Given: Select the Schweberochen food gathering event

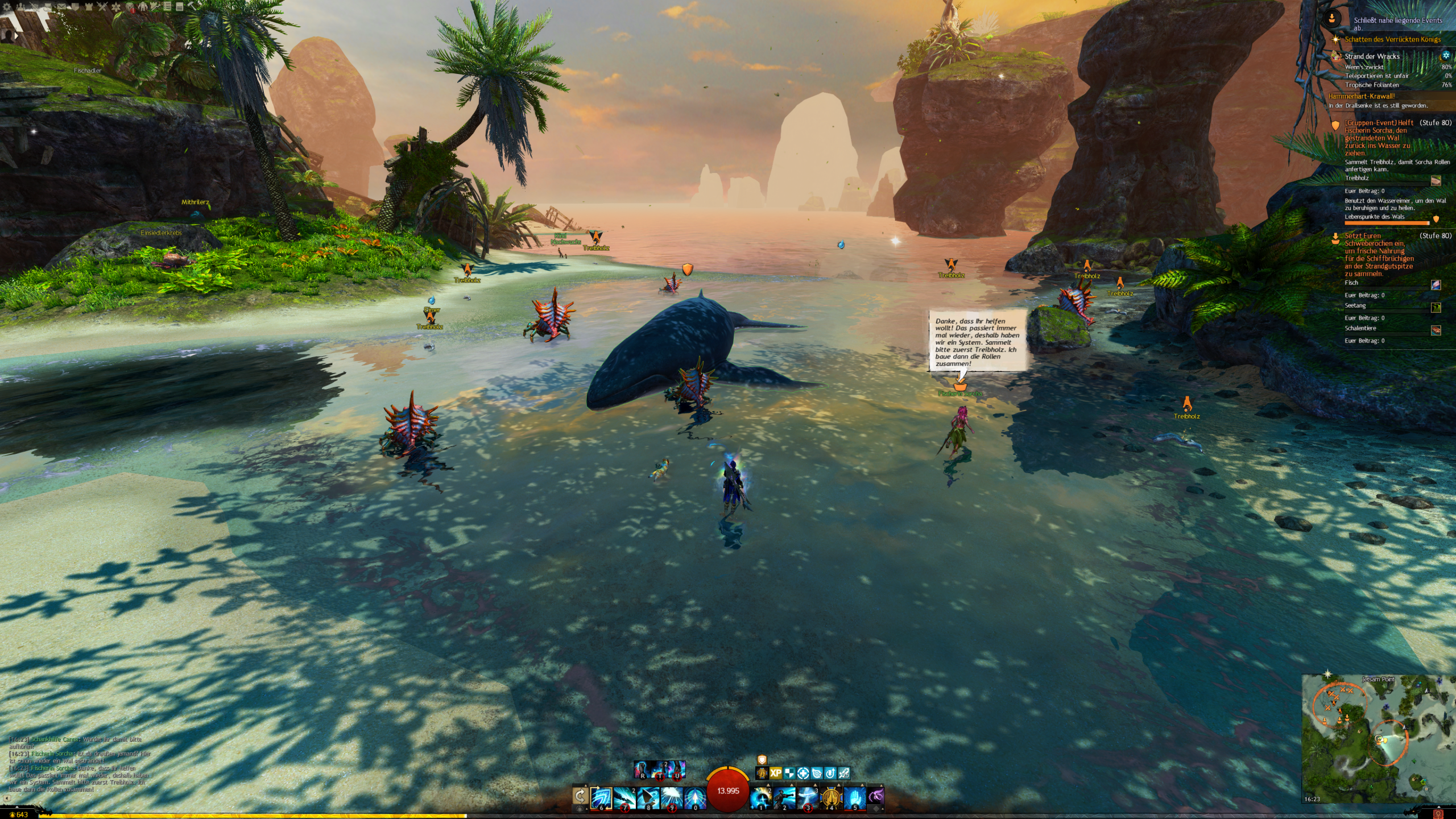Looking at the screenshot, I should pos(1378,254).
